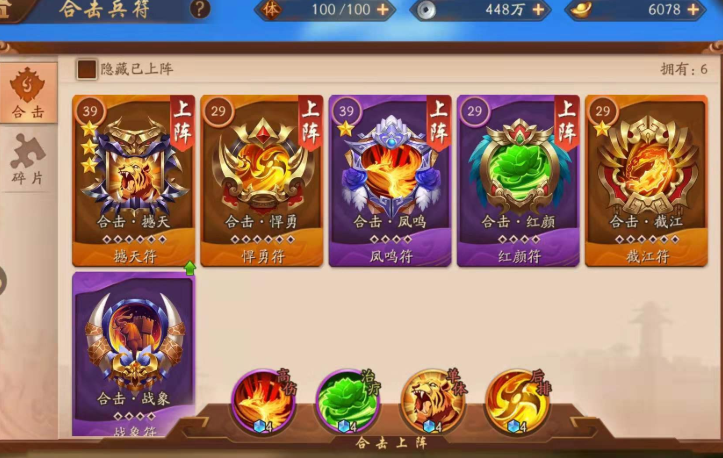
Task: Add stamina with the plus next to 100/100
Action: pos(382,10)
